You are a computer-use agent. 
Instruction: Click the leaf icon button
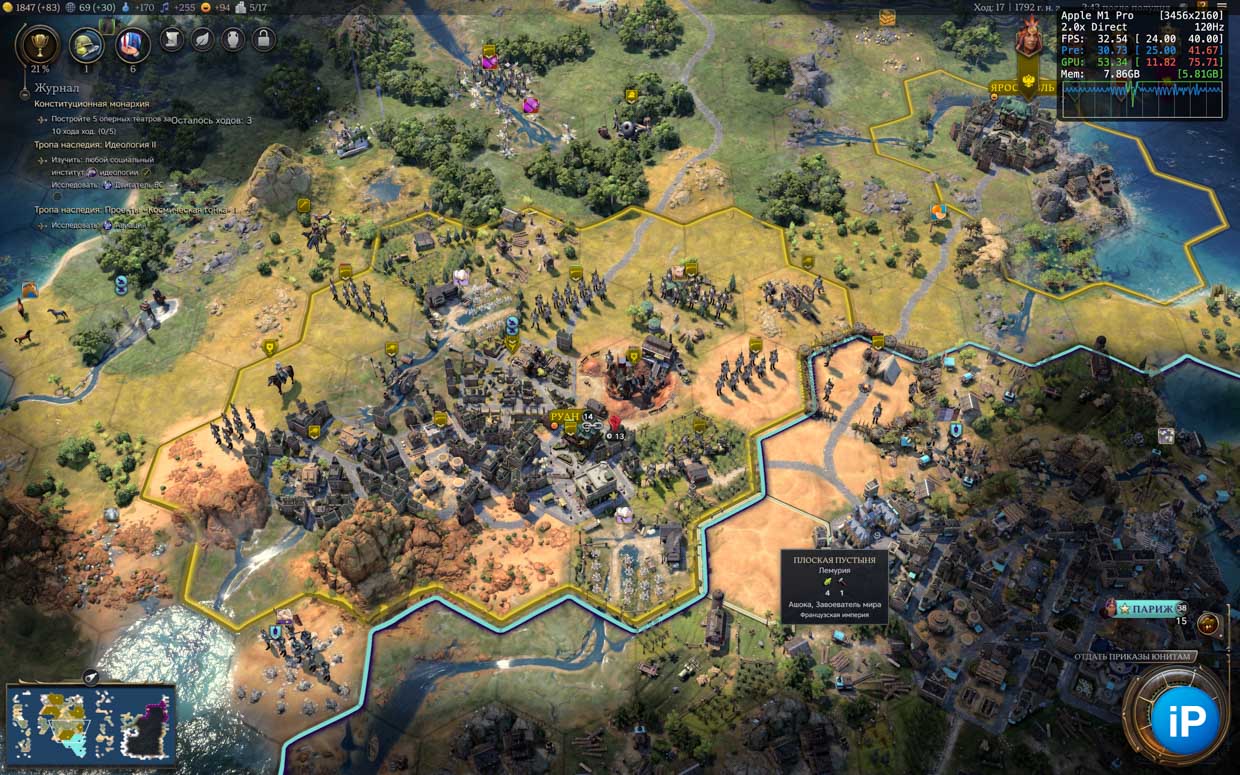[x=202, y=39]
